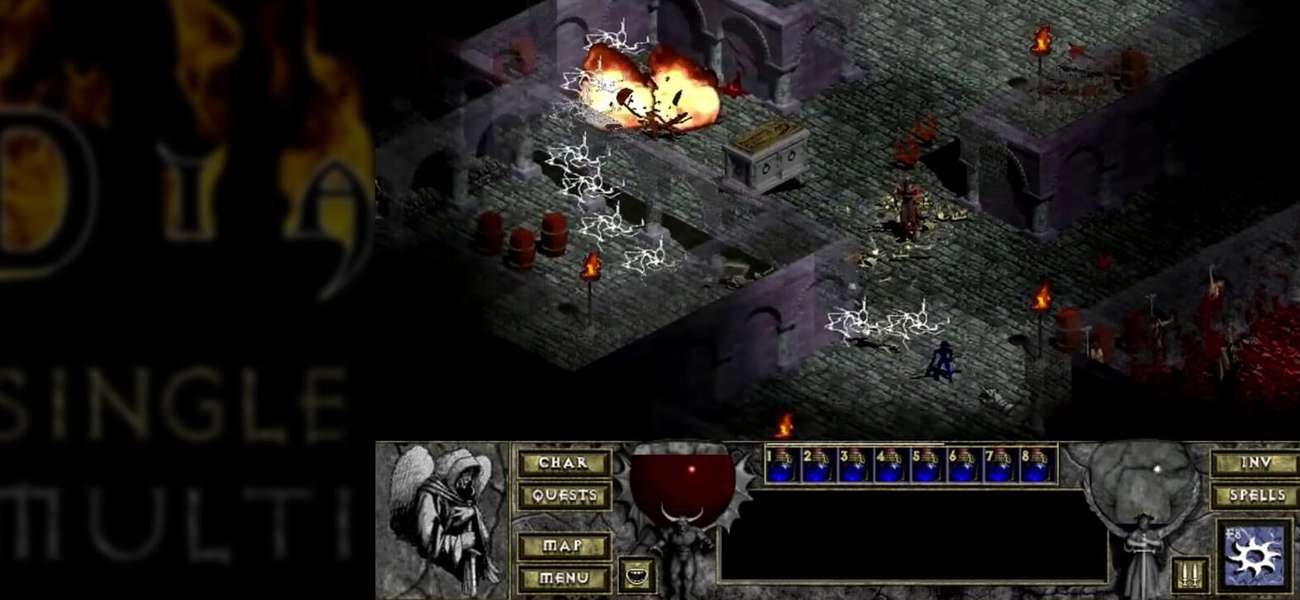Image resolution: width=1300 pixels, height=600 pixels.
Task: Open the SPELLS book
Action: 1254,495
